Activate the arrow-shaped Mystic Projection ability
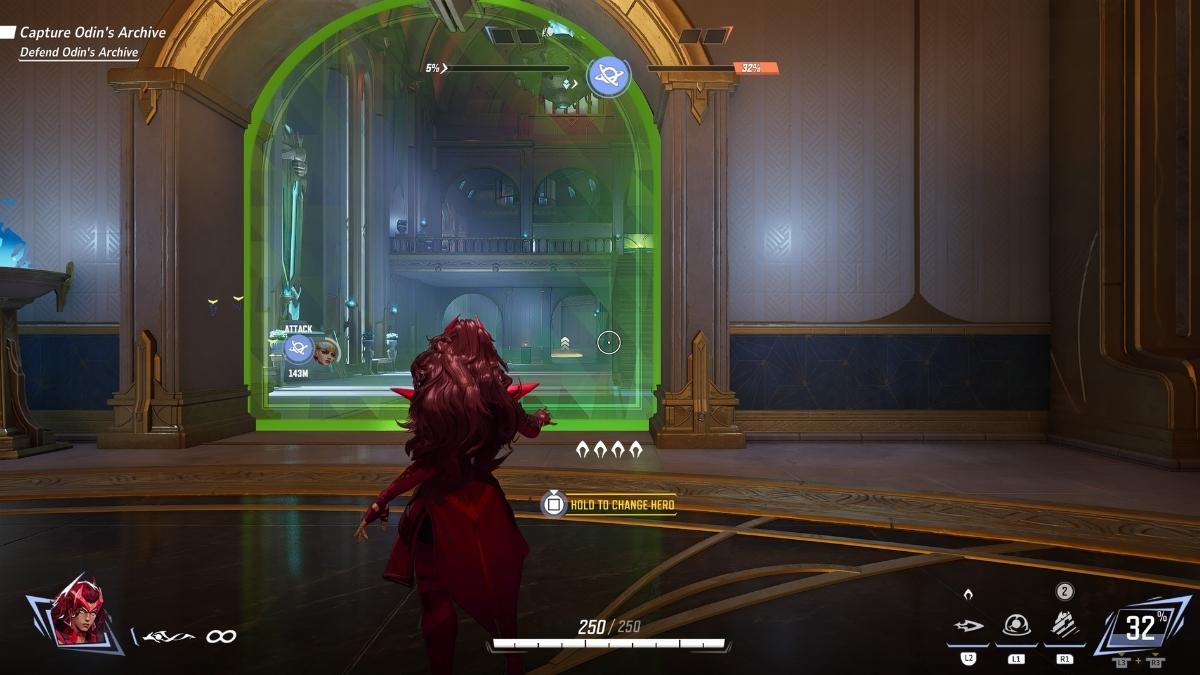Image resolution: width=1200 pixels, height=675 pixels. tap(968, 627)
